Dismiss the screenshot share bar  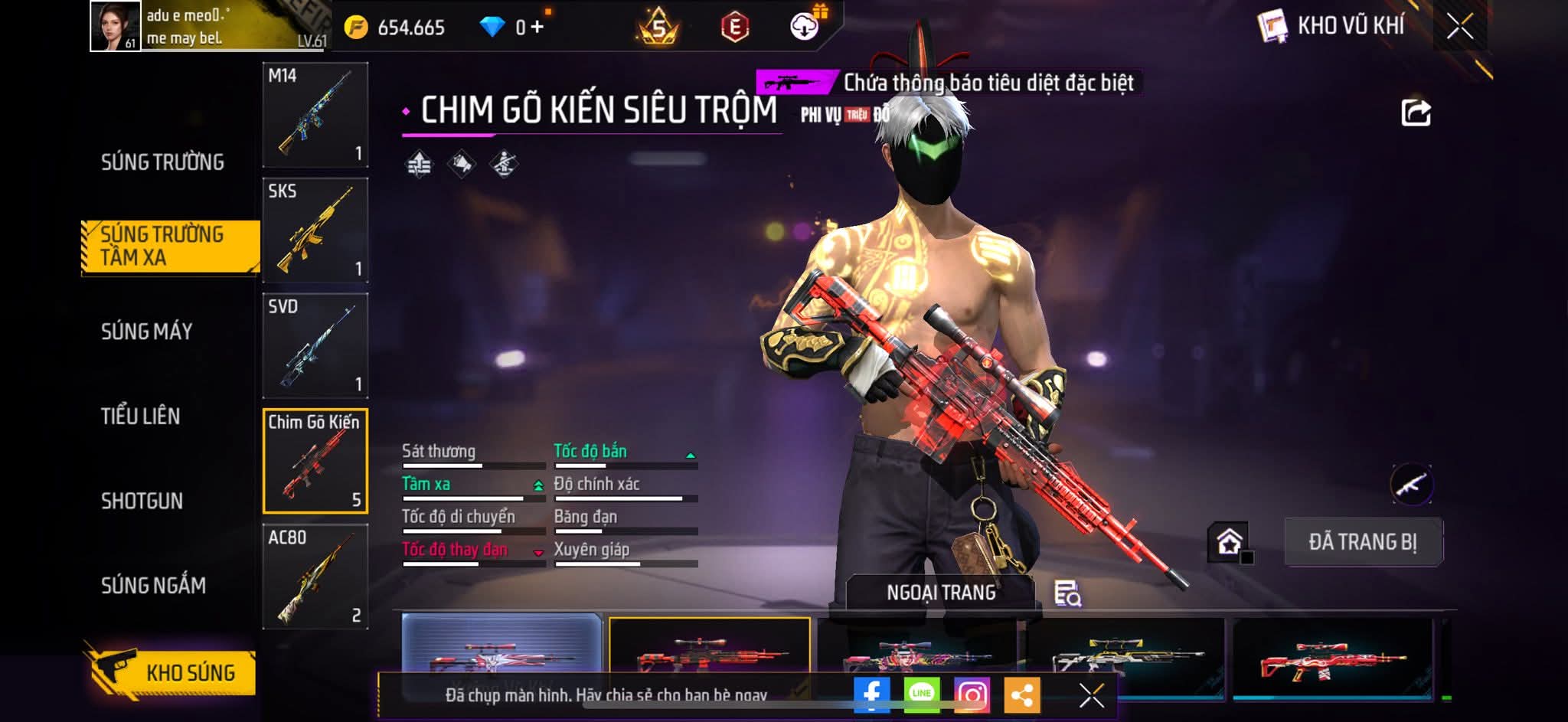pos(1091,695)
